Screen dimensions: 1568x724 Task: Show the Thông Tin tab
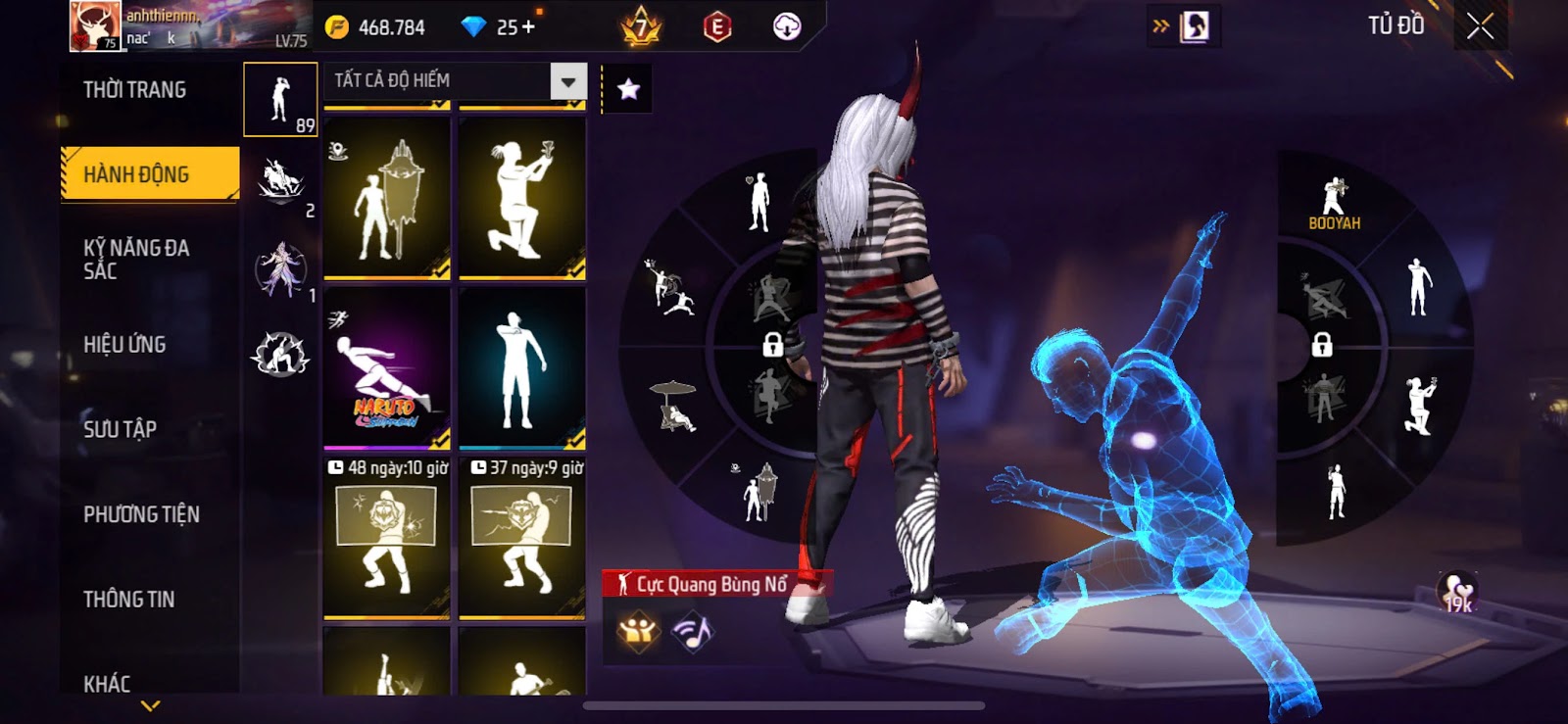point(129,599)
